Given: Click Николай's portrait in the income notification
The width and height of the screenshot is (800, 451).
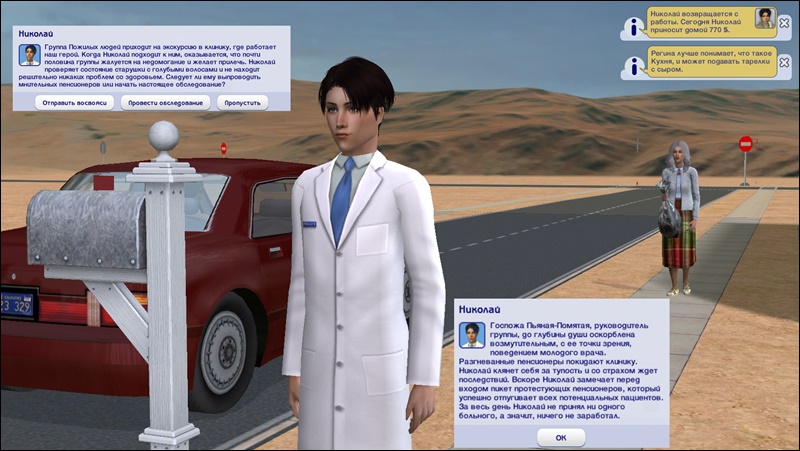Looking at the screenshot, I should click(765, 18).
